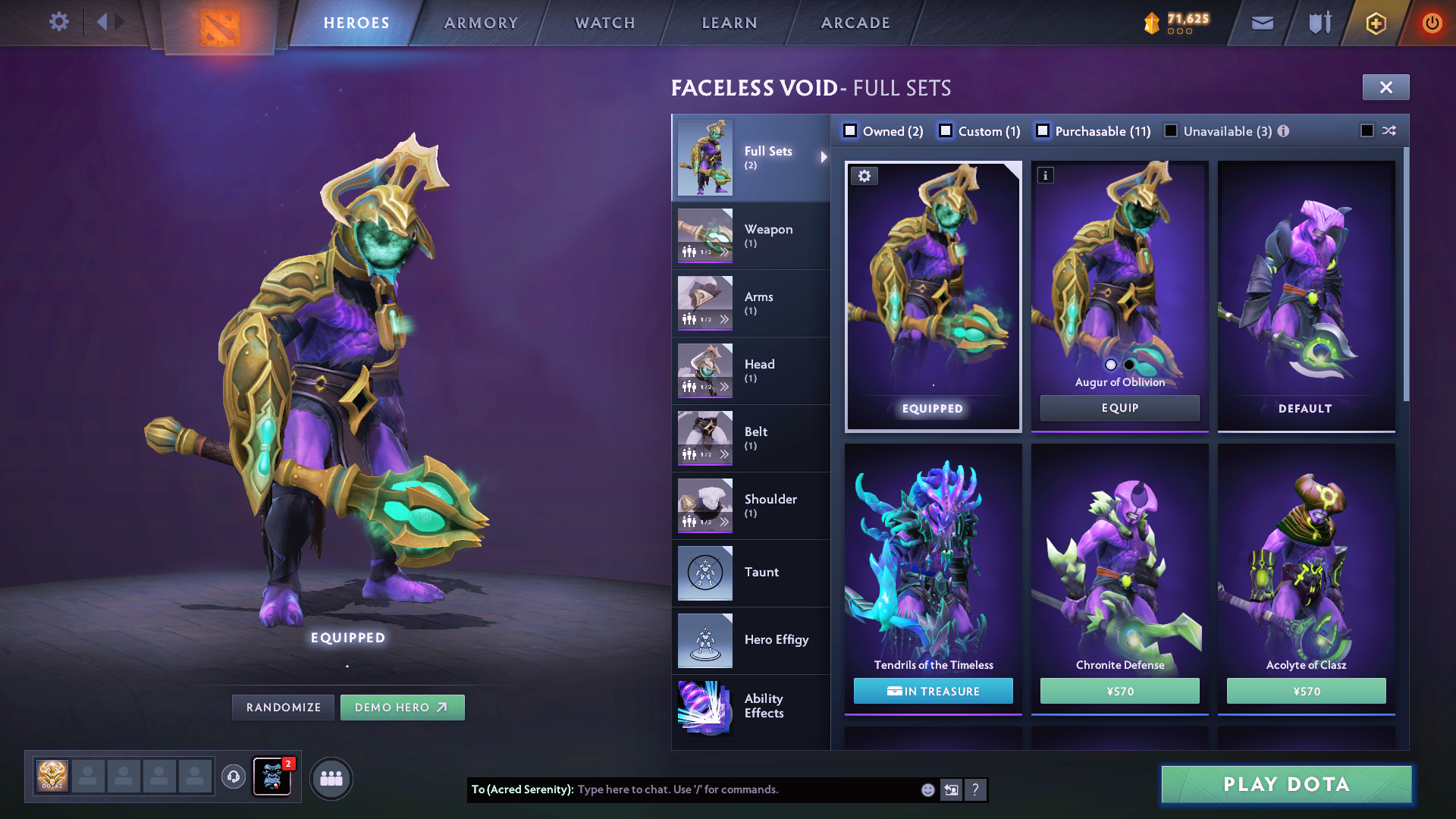Switch to the Watch tab

click(x=605, y=23)
